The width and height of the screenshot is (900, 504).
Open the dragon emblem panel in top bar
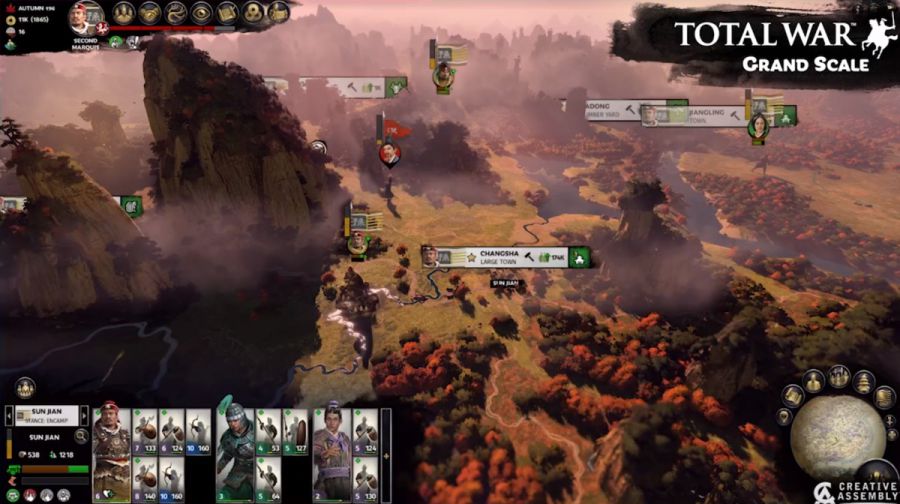[x=176, y=12]
